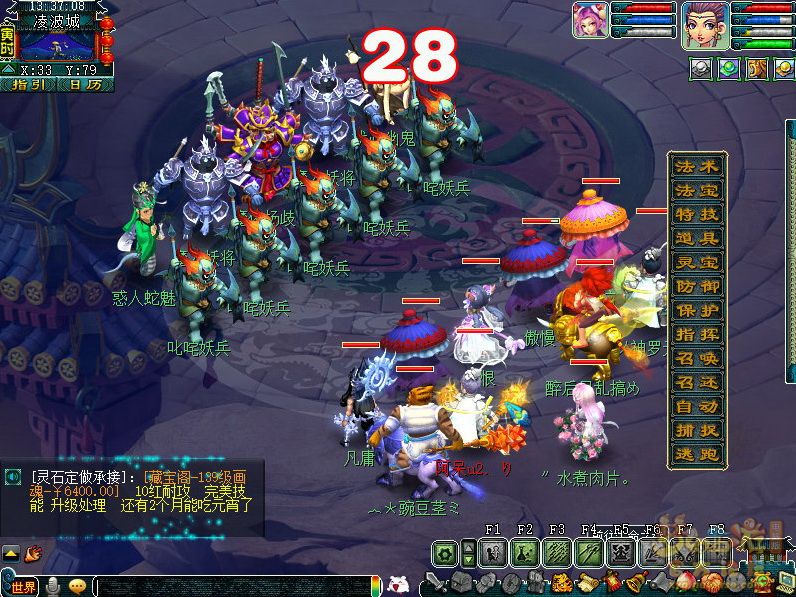
Task: Select 召唤 to summon a pet
Action: coord(697,358)
